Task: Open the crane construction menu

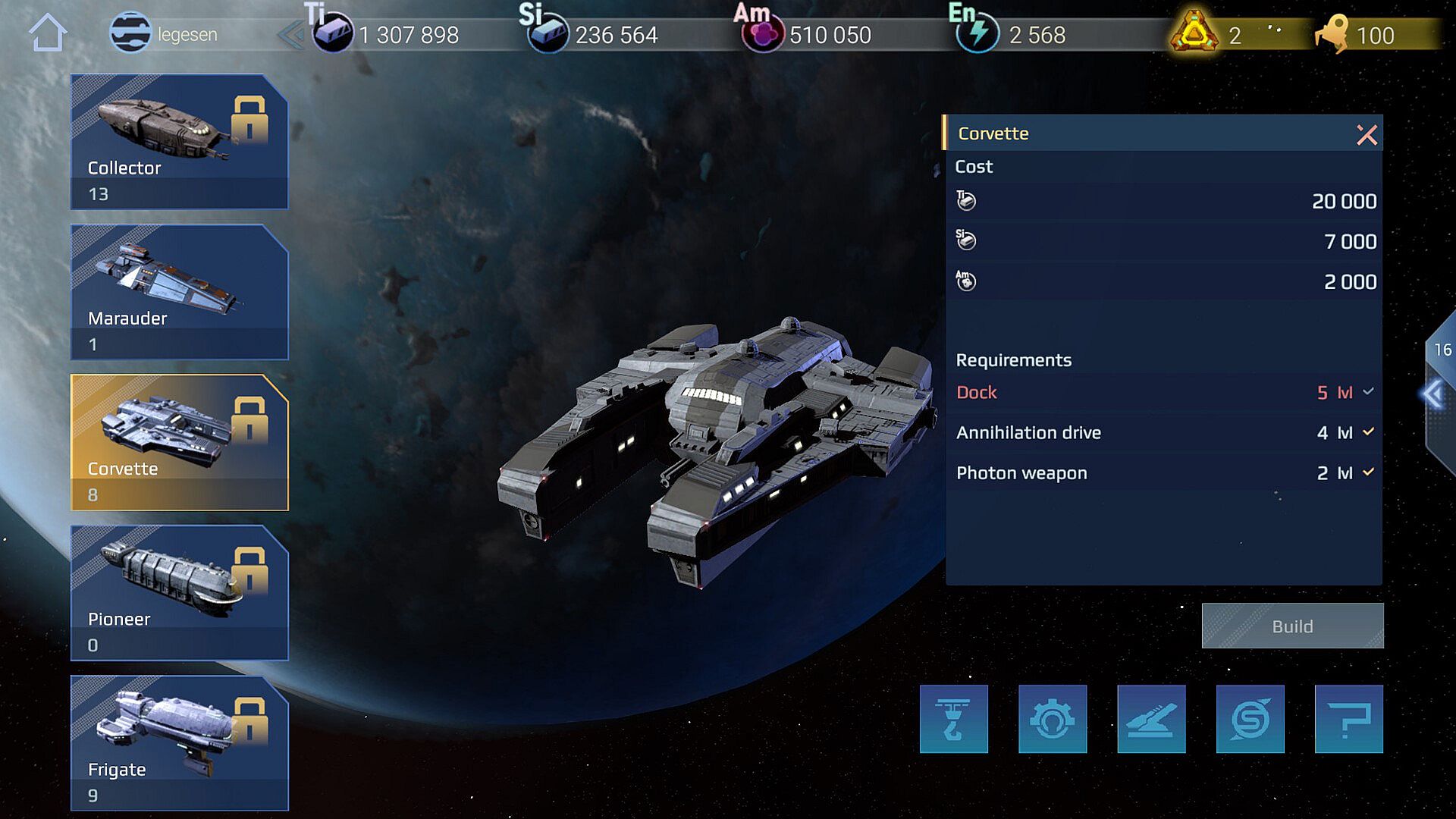Action: pyautogui.click(x=953, y=719)
